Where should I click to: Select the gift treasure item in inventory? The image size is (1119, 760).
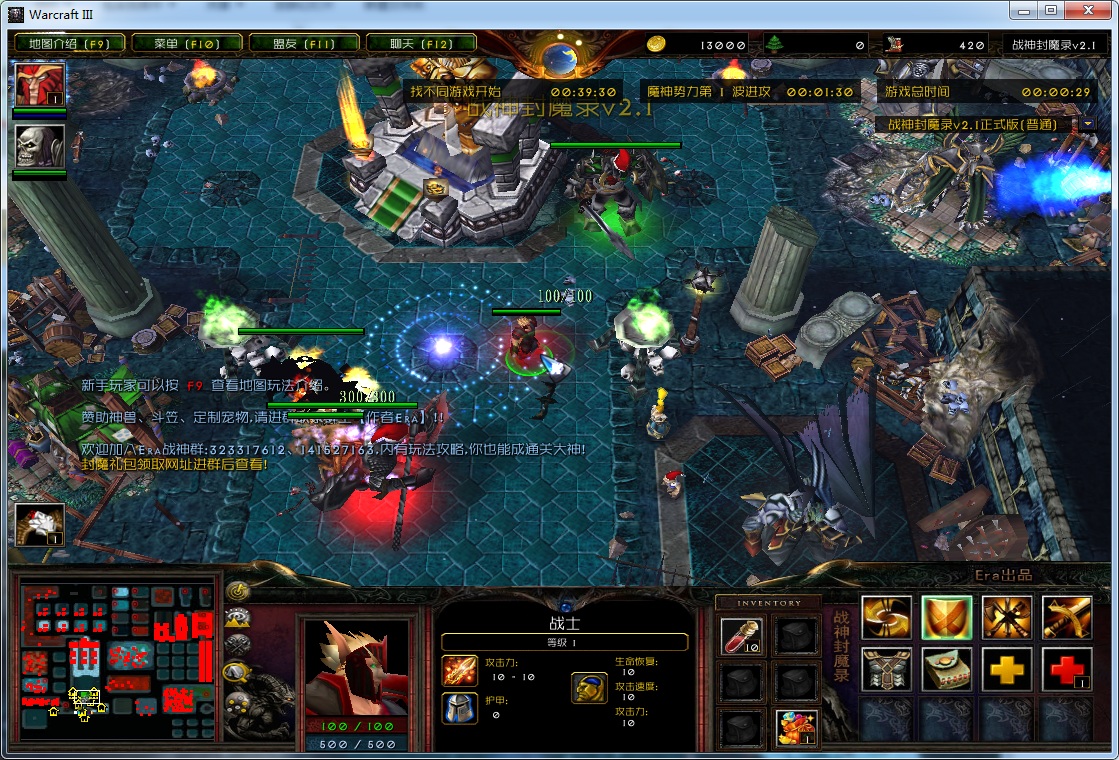pyautogui.click(x=797, y=727)
